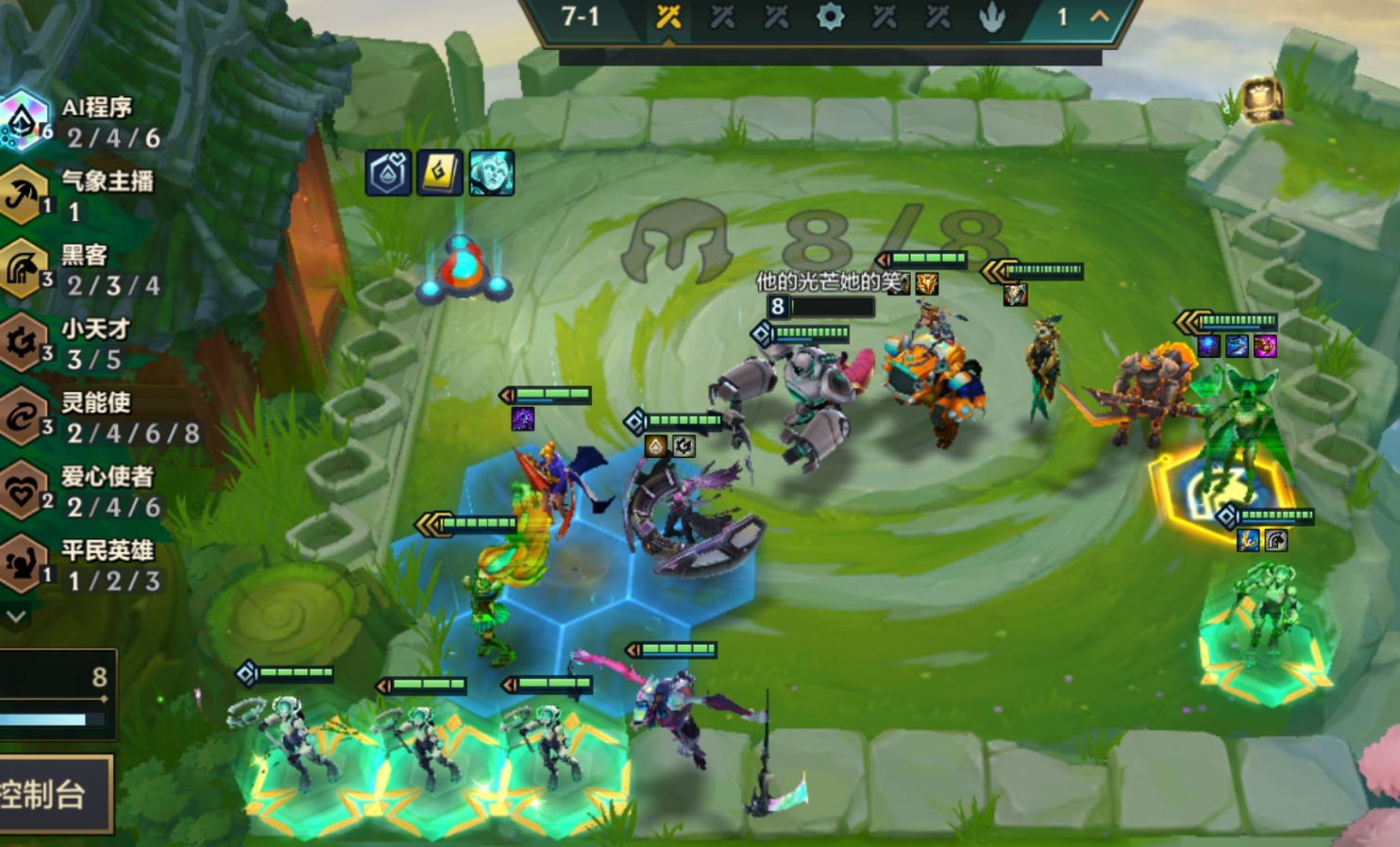
Task: Expand the trait list with the down chevron
Action: pyautogui.click(x=16, y=617)
